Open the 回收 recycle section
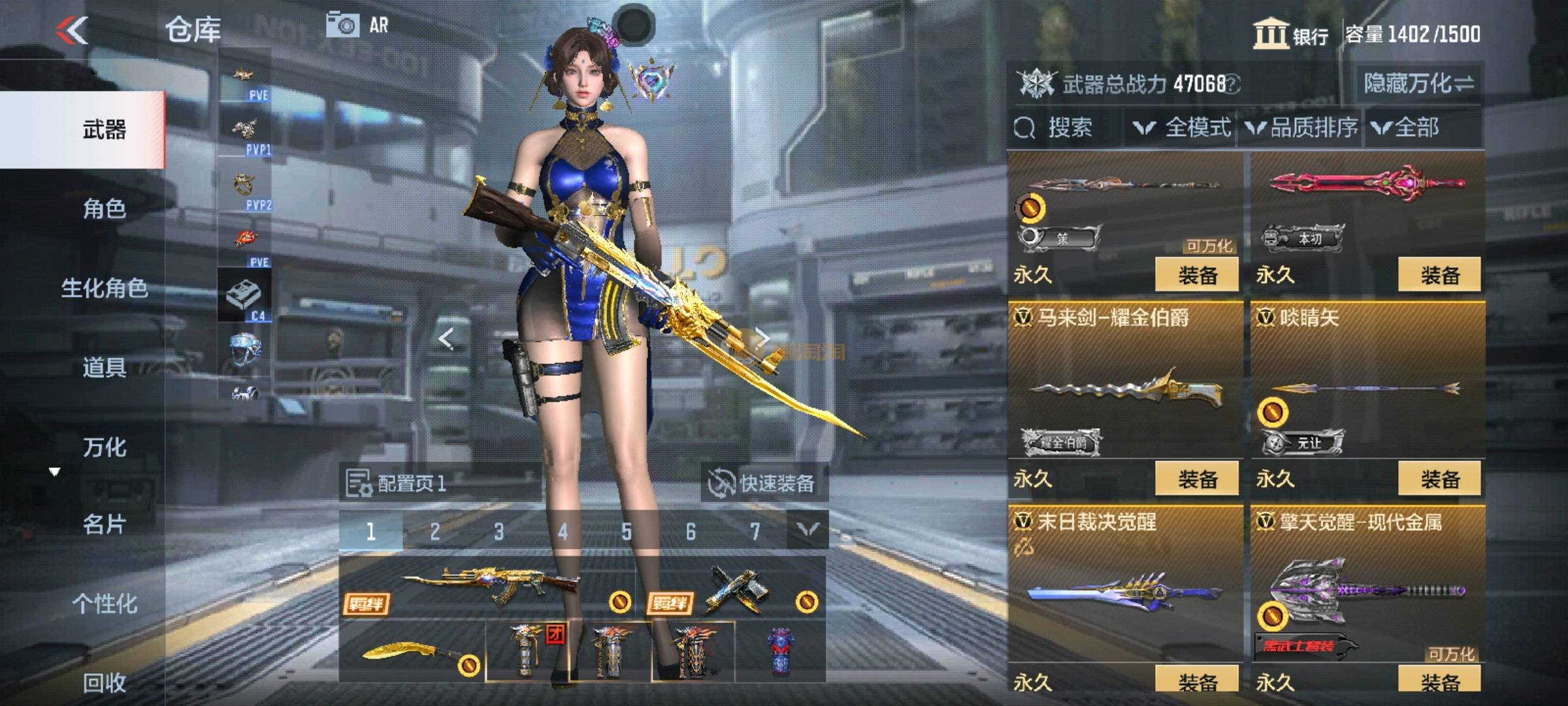The height and width of the screenshot is (706, 1568). tap(105, 682)
